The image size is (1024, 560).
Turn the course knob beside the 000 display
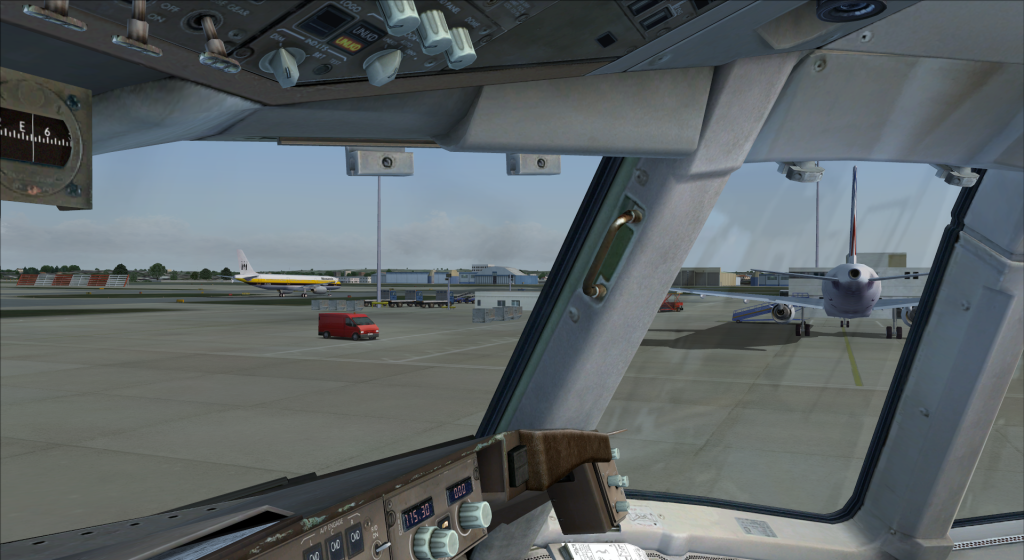[x=475, y=514]
